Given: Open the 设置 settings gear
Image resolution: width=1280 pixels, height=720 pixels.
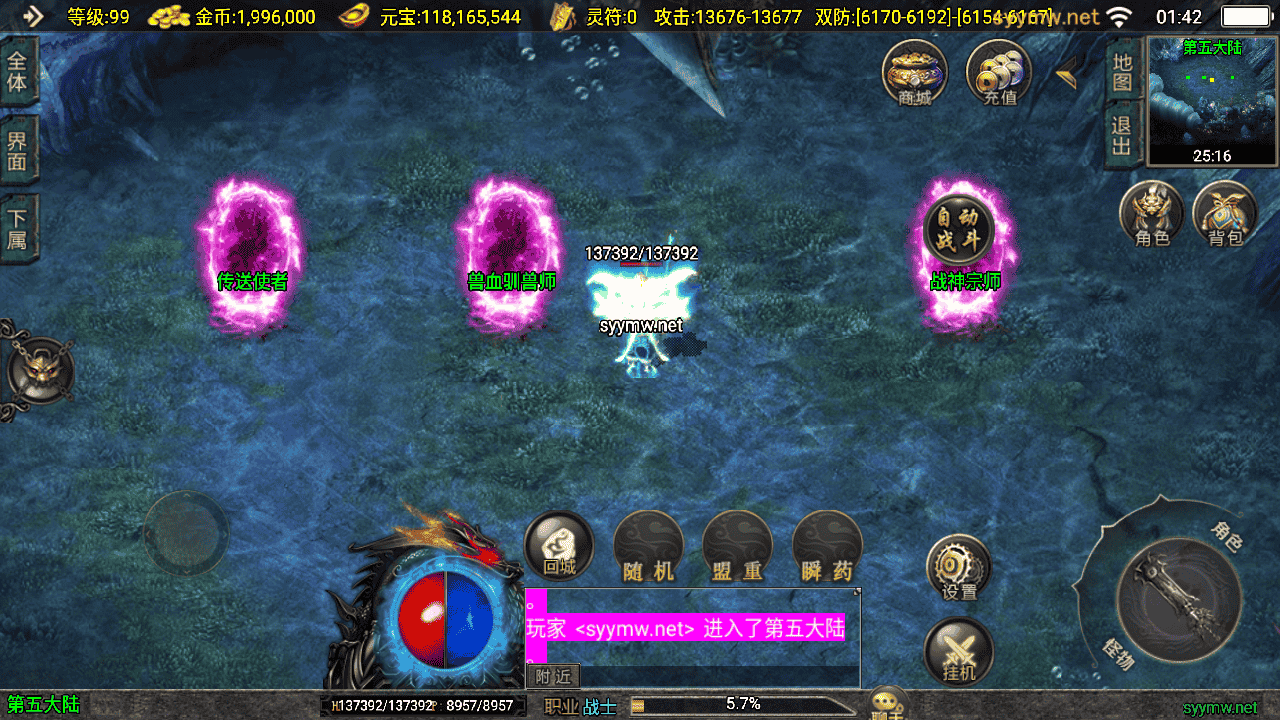Looking at the screenshot, I should pos(959,567).
